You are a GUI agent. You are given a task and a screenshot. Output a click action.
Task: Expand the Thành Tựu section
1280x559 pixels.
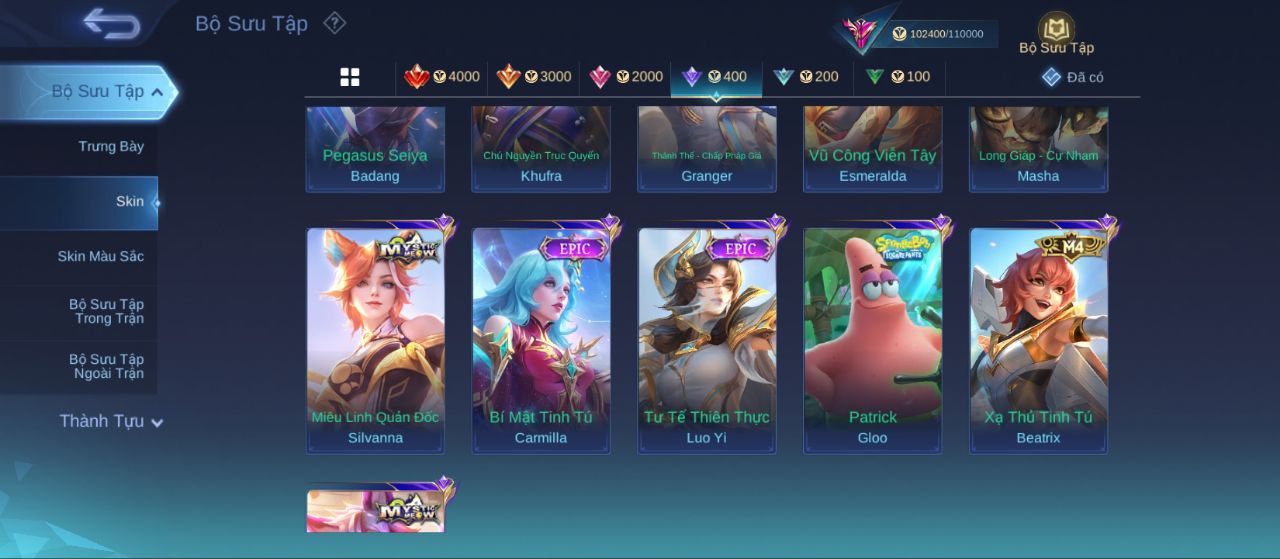(110, 422)
